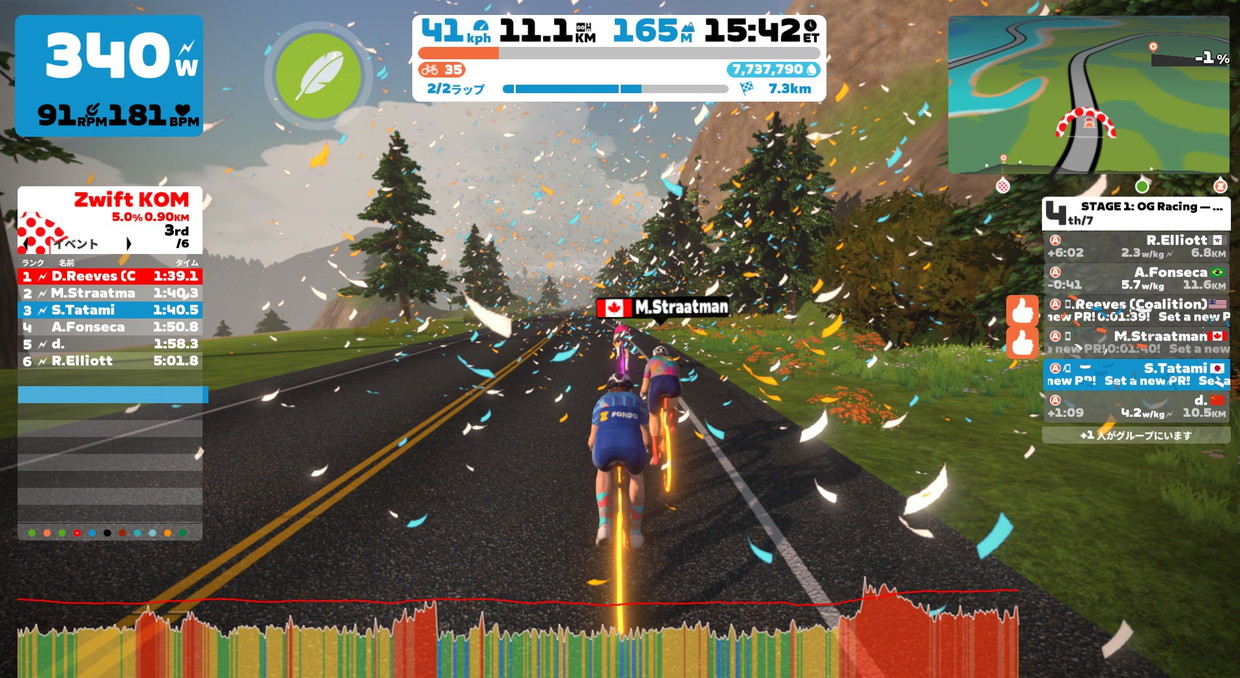1240x678 pixels.
Task: Select S.Tatami's highlighted row in riders list
Action: point(1135,374)
